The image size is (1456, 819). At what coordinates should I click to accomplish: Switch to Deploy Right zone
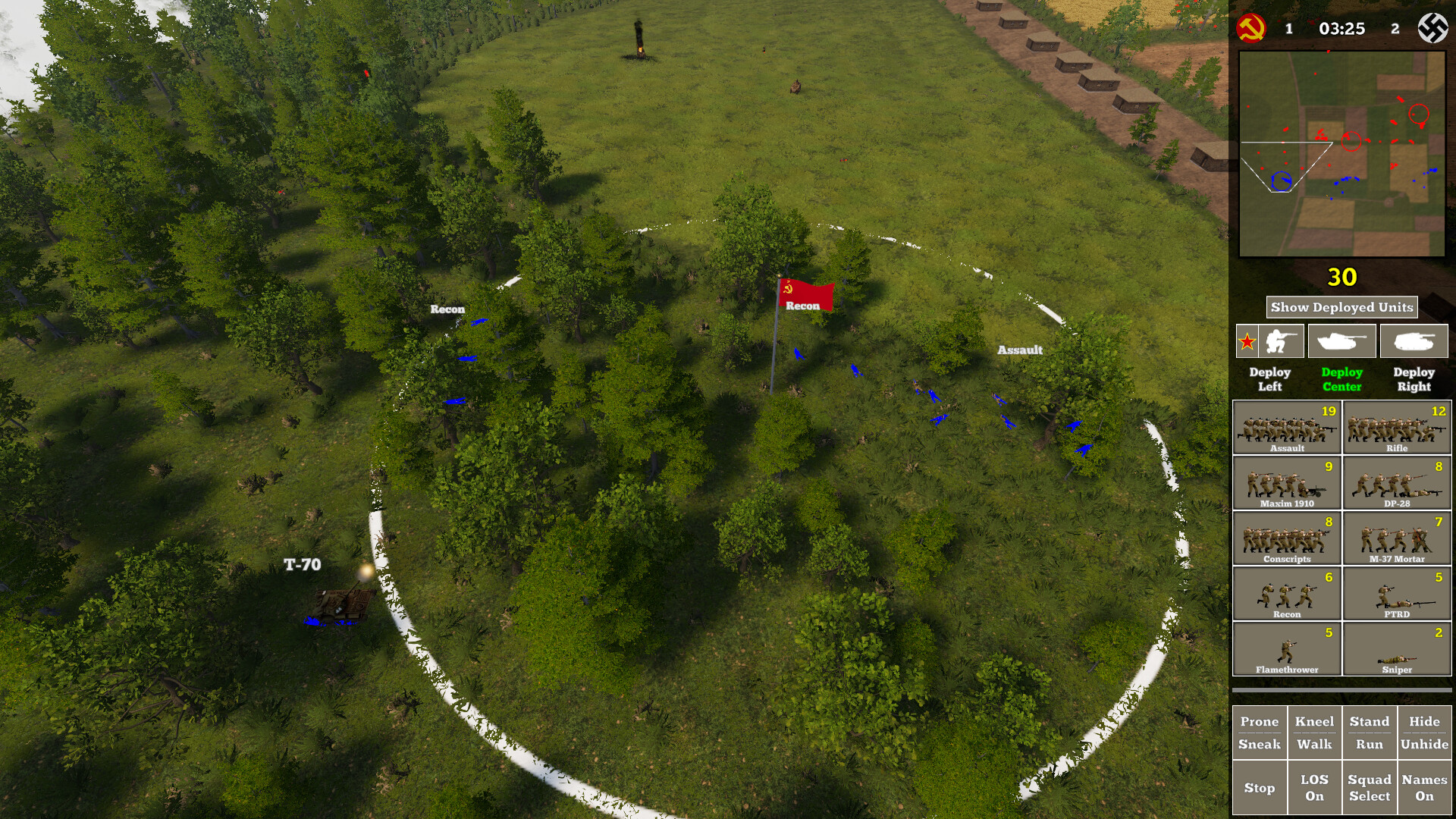point(1414,378)
